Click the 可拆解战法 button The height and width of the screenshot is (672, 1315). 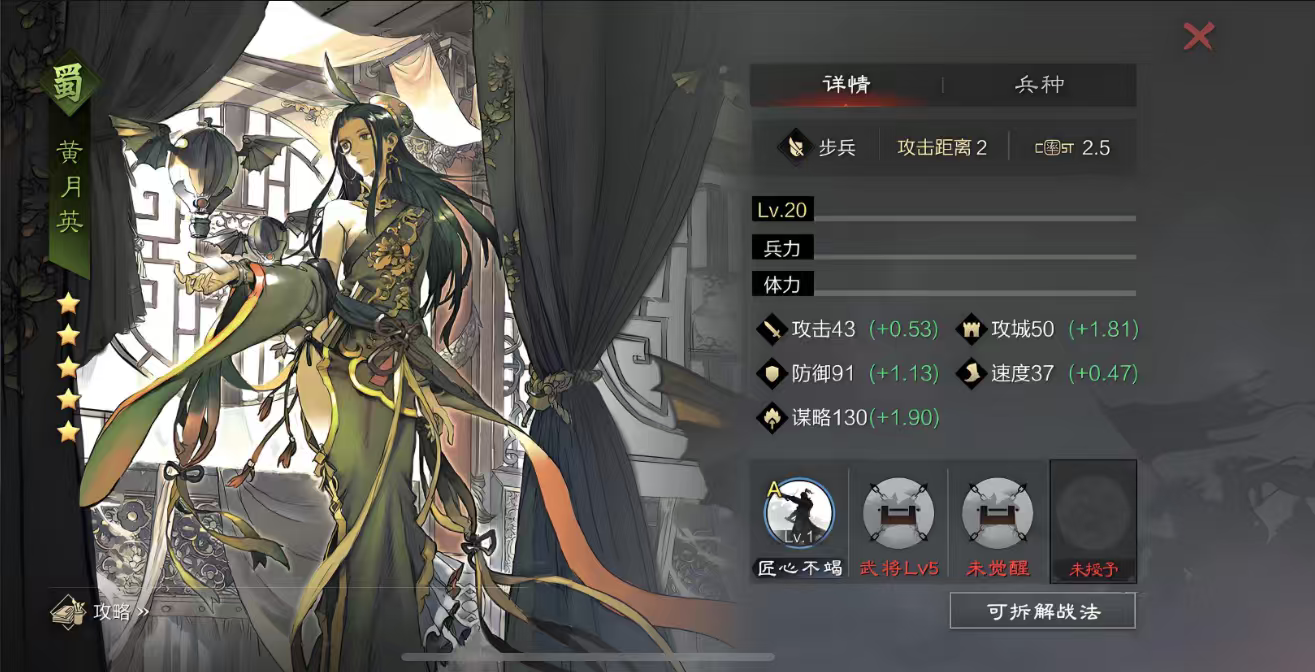pyautogui.click(x=1042, y=611)
